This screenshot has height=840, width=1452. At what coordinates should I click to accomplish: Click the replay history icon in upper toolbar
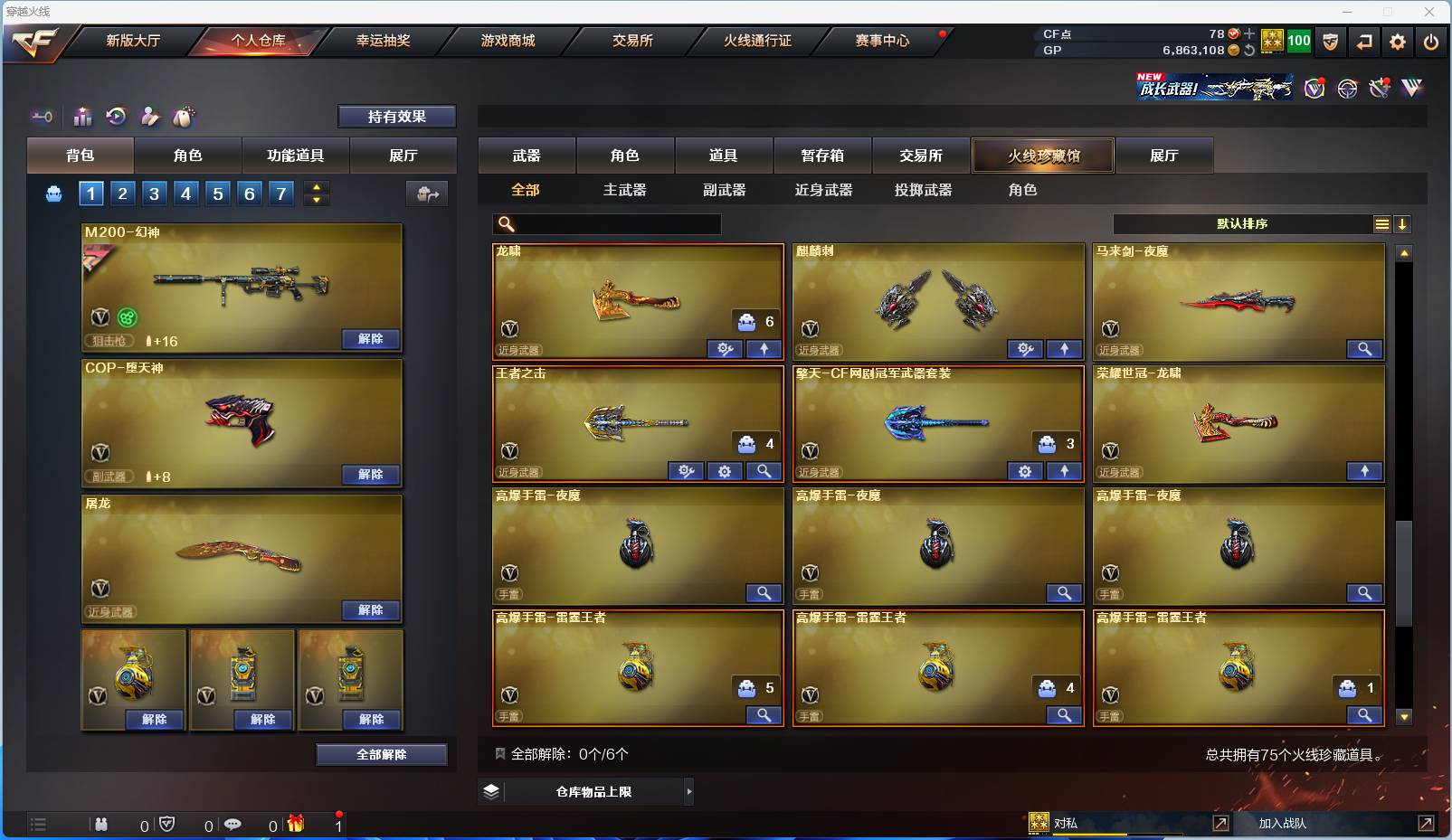point(116,116)
